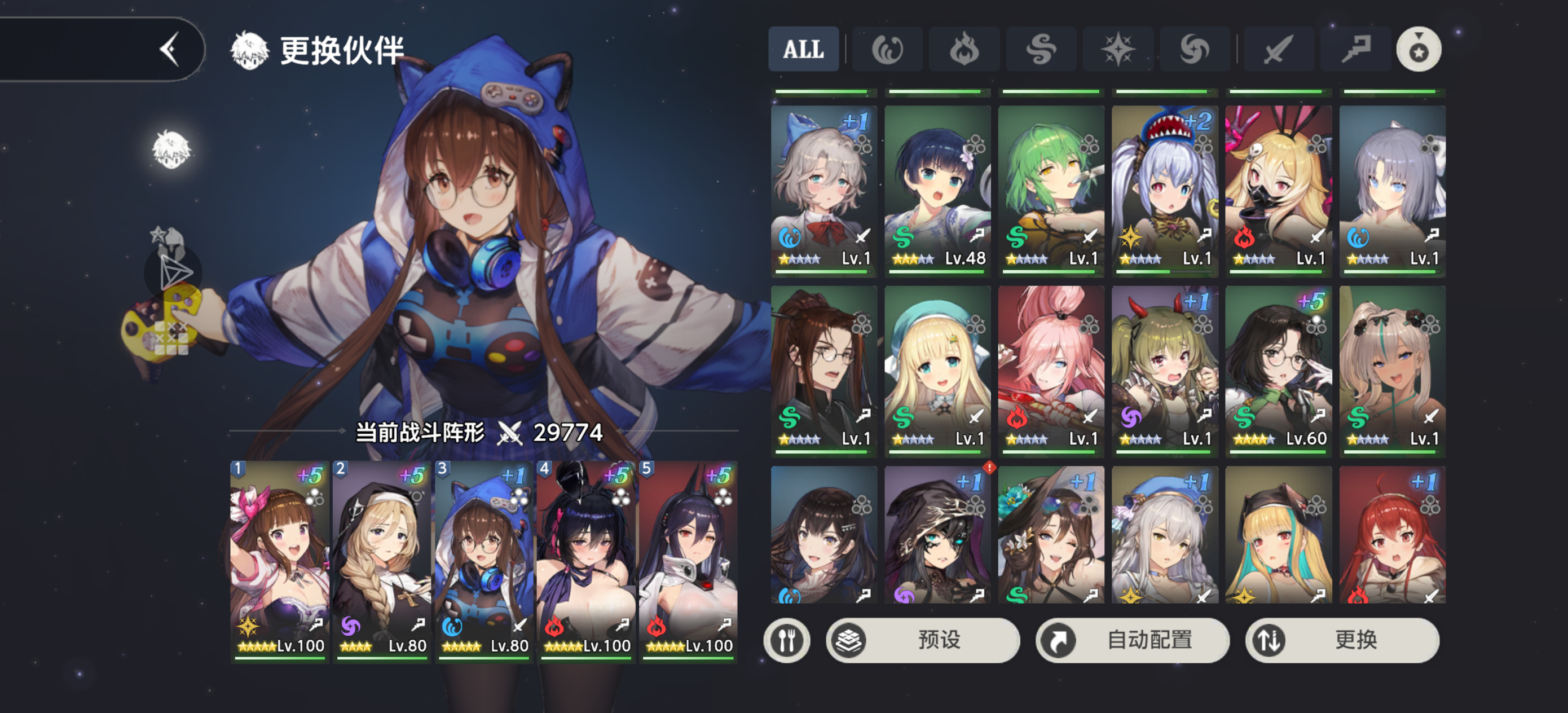Viewport: 1568px width, 713px height.
Task: Filter companions by the four-point star element
Action: pyautogui.click(x=1117, y=49)
